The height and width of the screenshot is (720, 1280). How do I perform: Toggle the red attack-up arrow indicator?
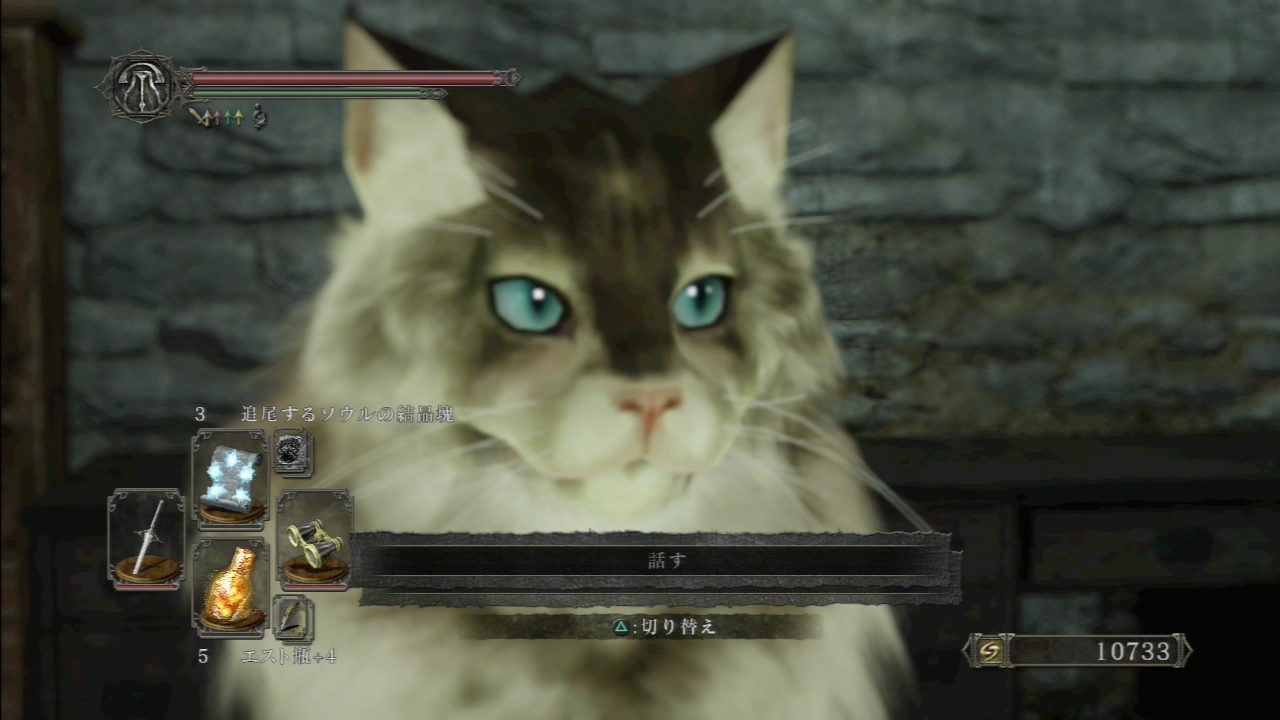[x=217, y=116]
